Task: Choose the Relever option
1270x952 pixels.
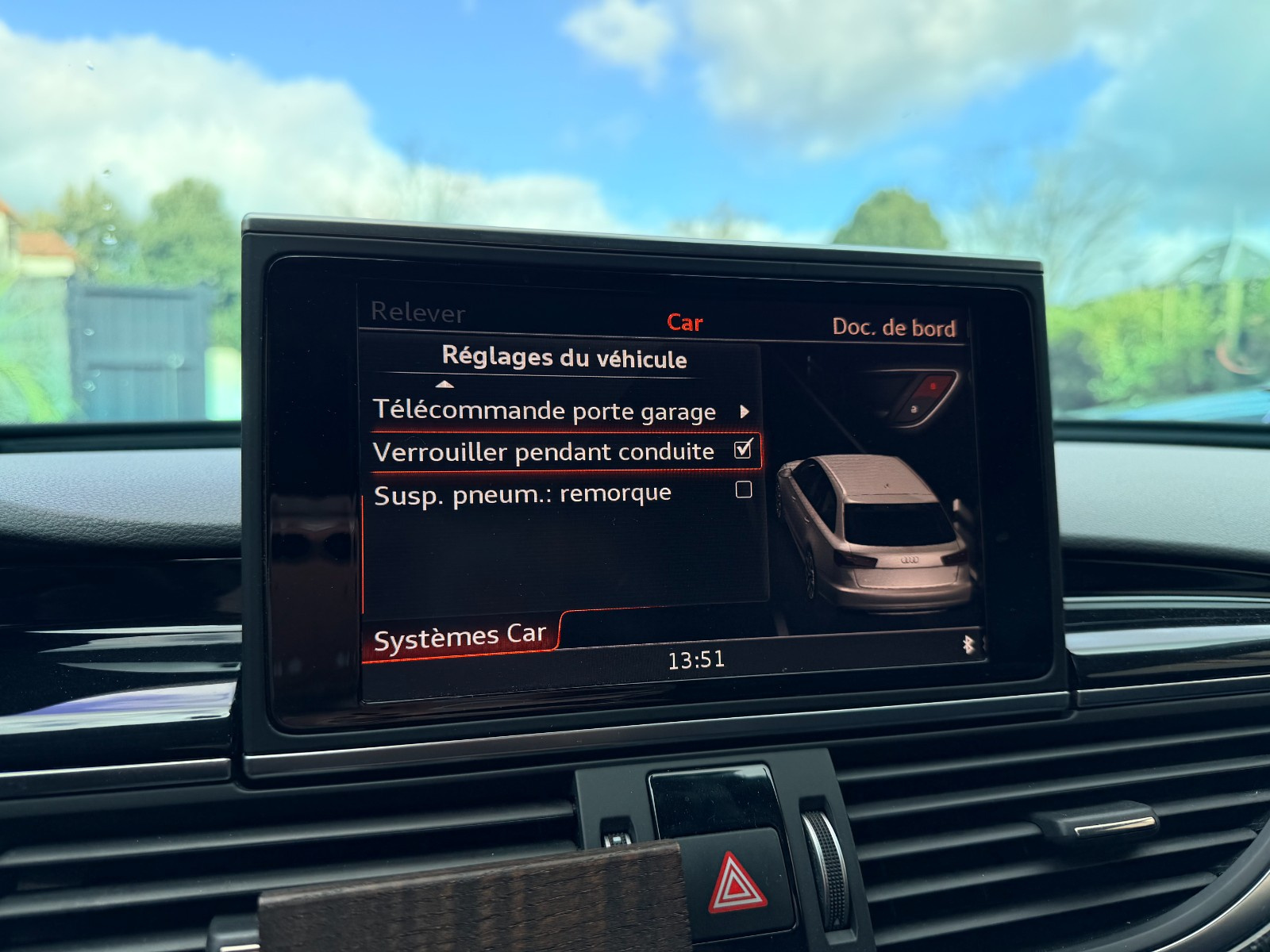Action: (x=418, y=313)
